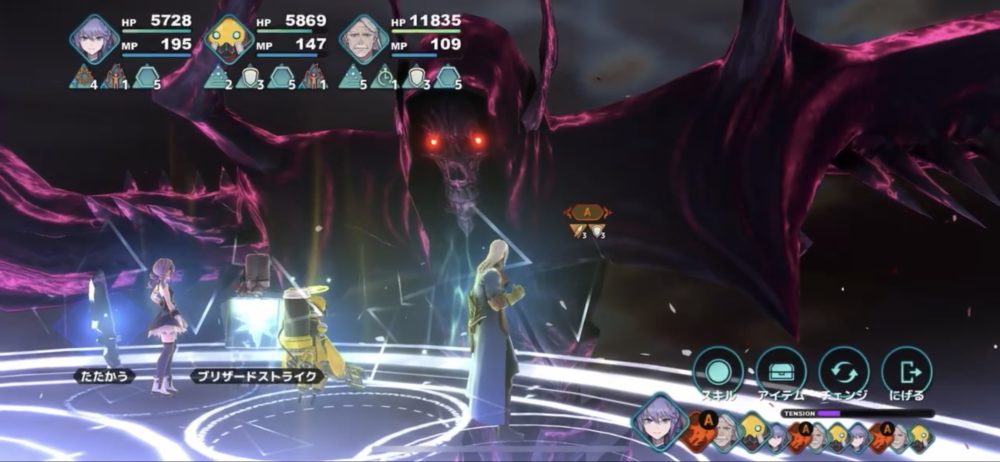
Task: Select the yellow robot's party portrait
Action: (229, 39)
